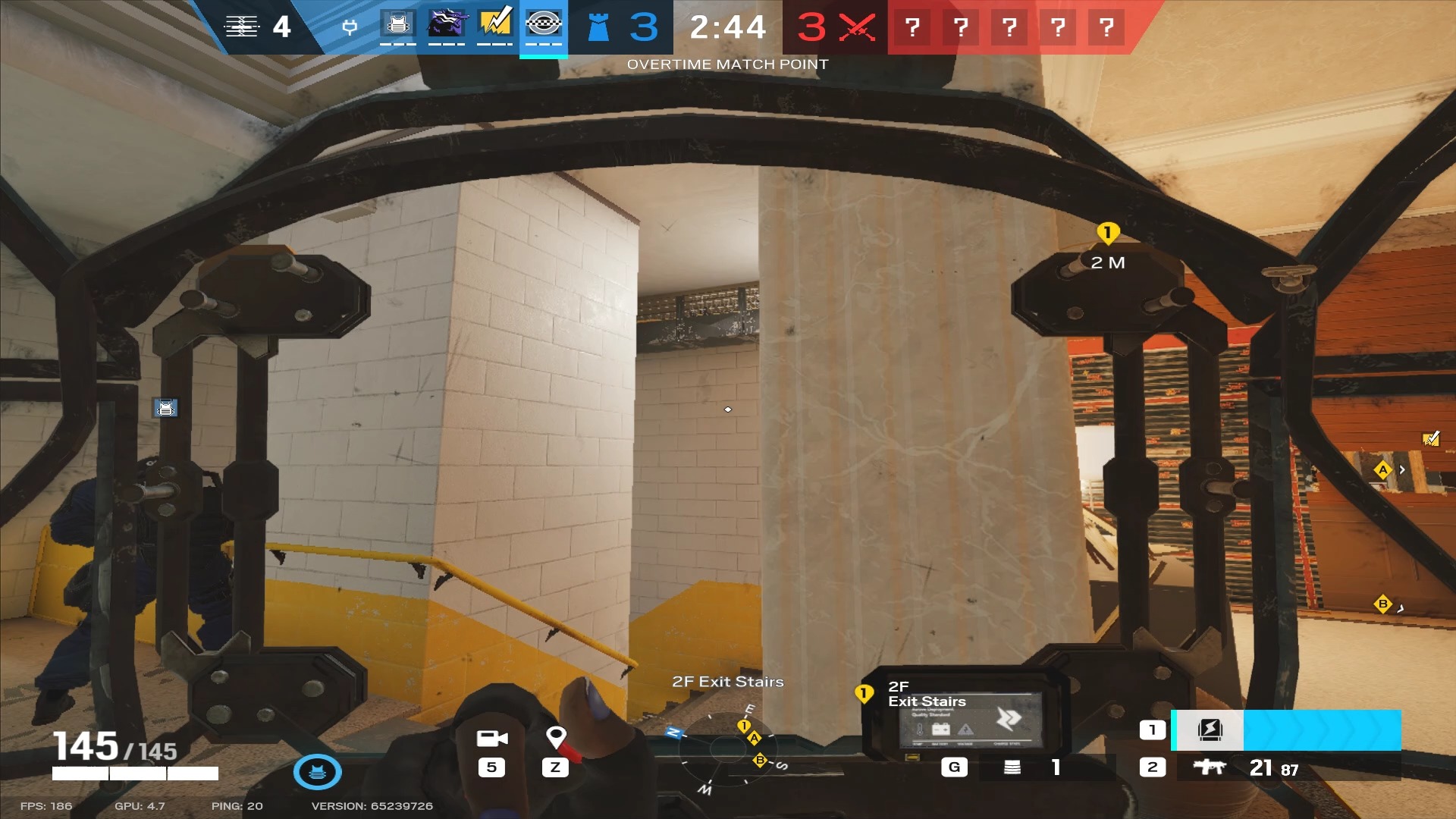This screenshot has width=1456, height=819.
Task: Click the red ping marker icon above key Z
Action: [x=557, y=736]
